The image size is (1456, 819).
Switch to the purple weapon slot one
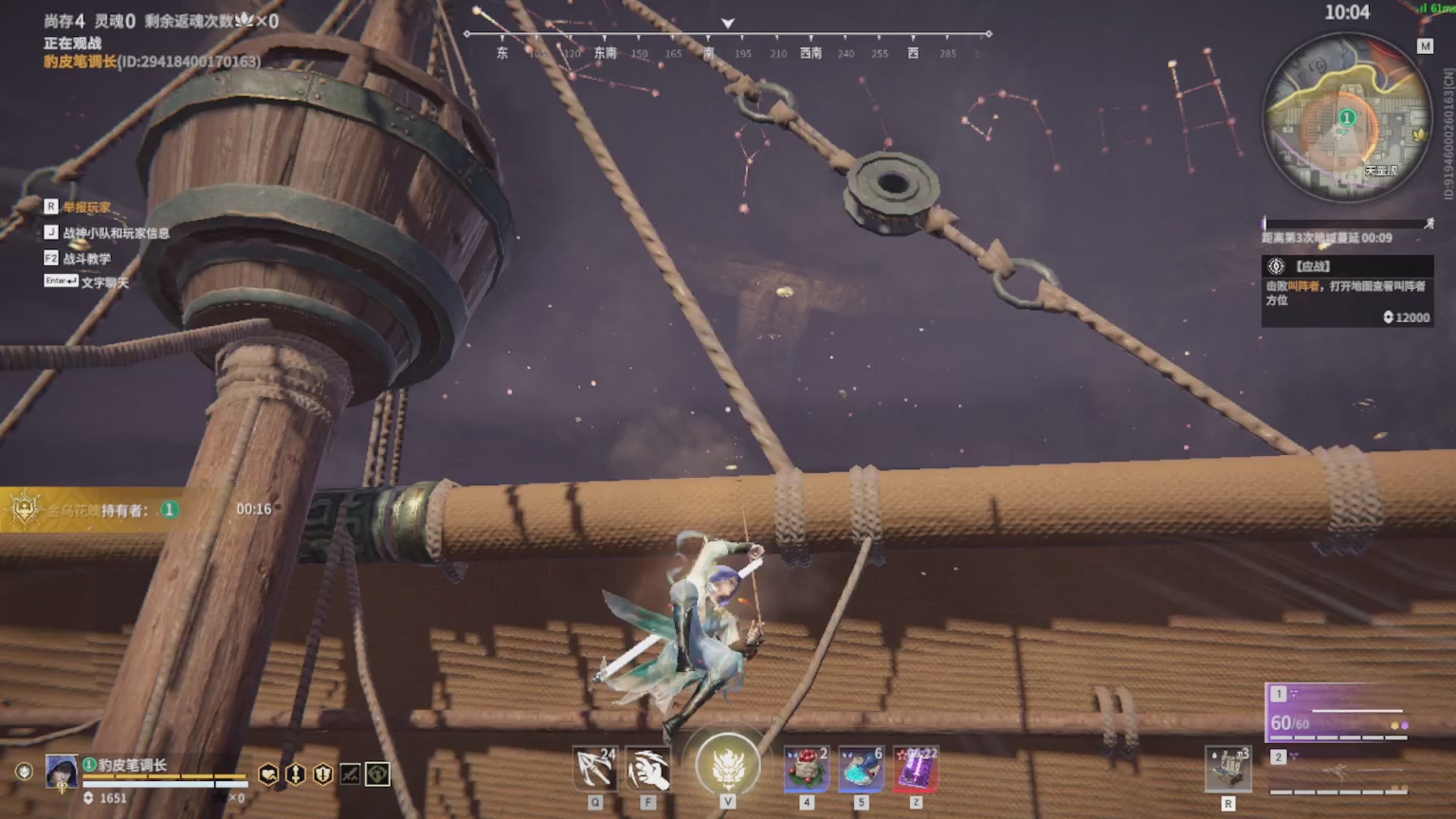coord(1338,712)
